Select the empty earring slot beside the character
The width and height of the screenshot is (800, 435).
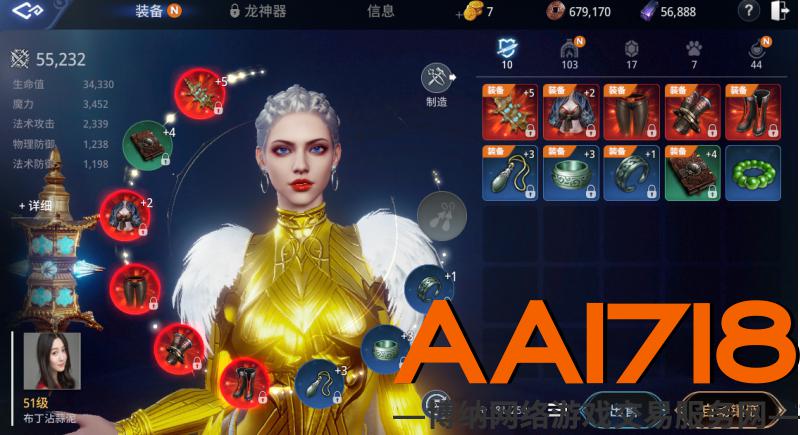[x=436, y=213]
